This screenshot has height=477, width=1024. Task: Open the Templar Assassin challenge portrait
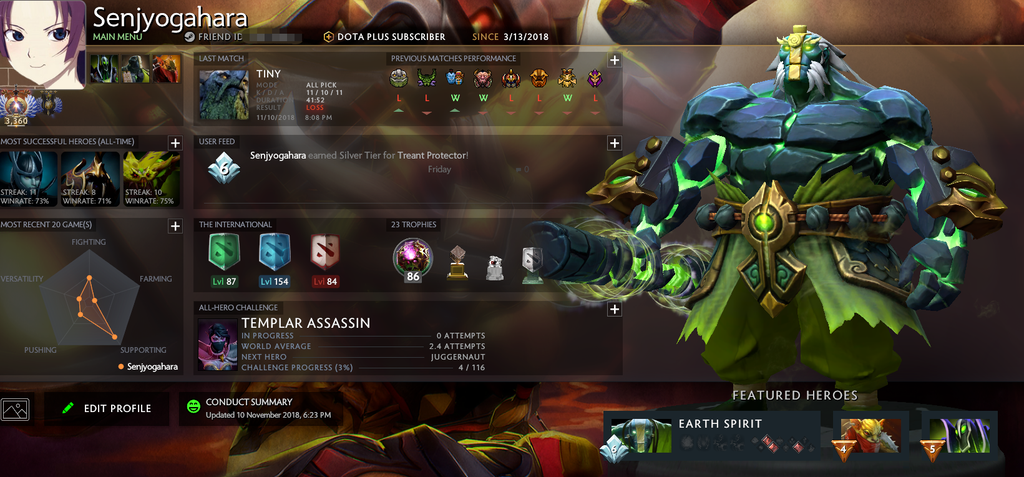[x=217, y=345]
